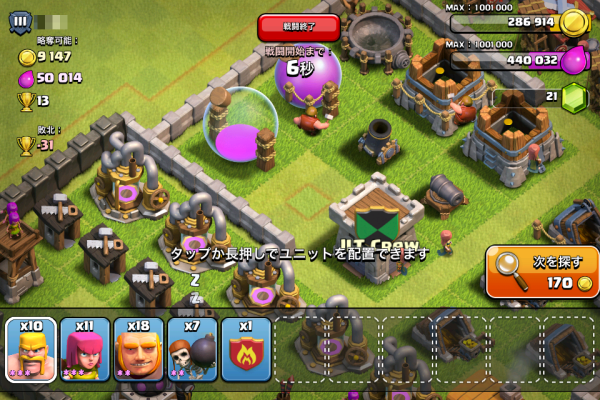Select the Barbarian troop slot
This screenshot has width=600, height=400.
tap(31, 350)
